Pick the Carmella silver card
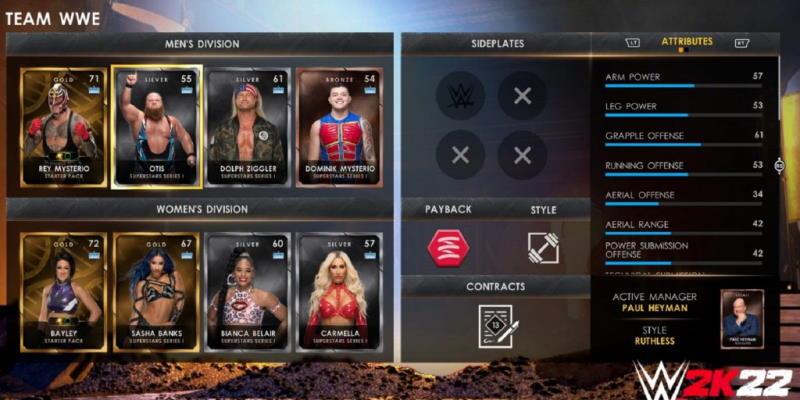The height and width of the screenshot is (400, 800). (x=339, y=292)
